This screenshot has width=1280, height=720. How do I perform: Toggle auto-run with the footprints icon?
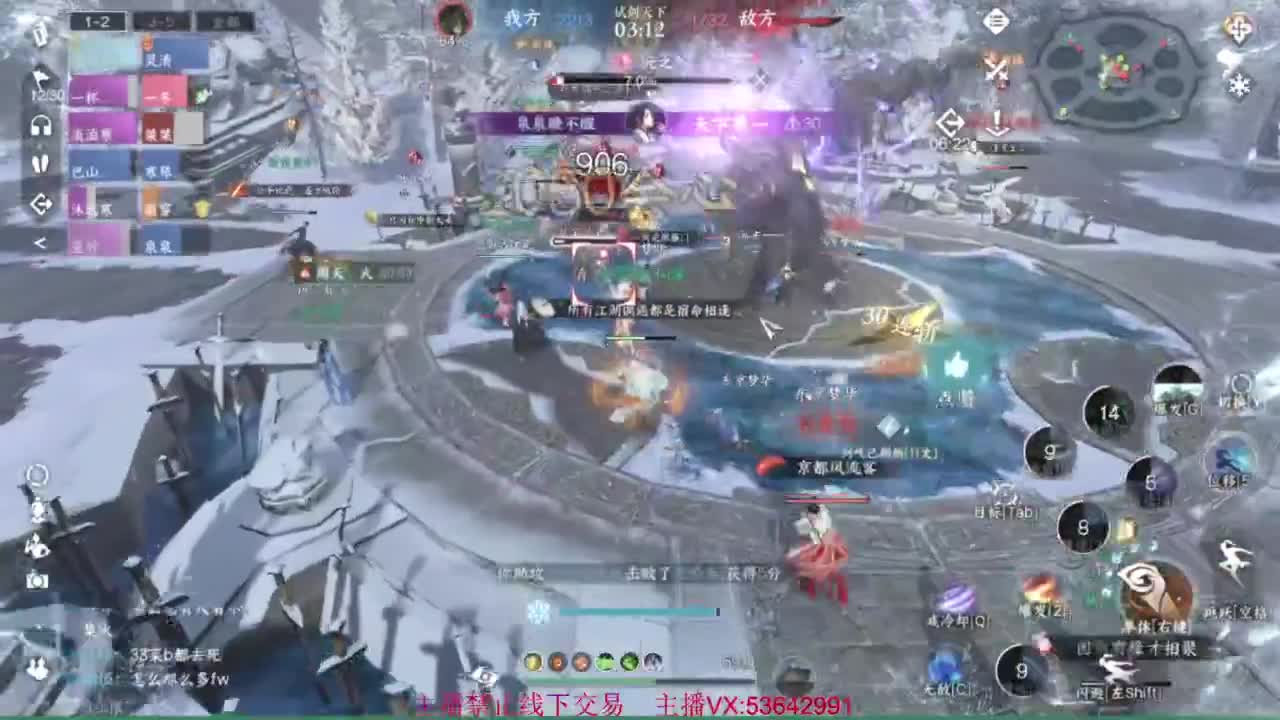click(42, 163)
